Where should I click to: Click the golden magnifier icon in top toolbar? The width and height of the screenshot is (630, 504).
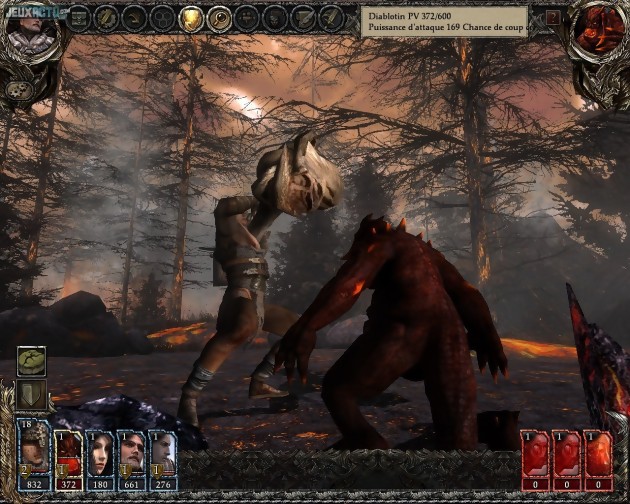(x=218, y=17)
